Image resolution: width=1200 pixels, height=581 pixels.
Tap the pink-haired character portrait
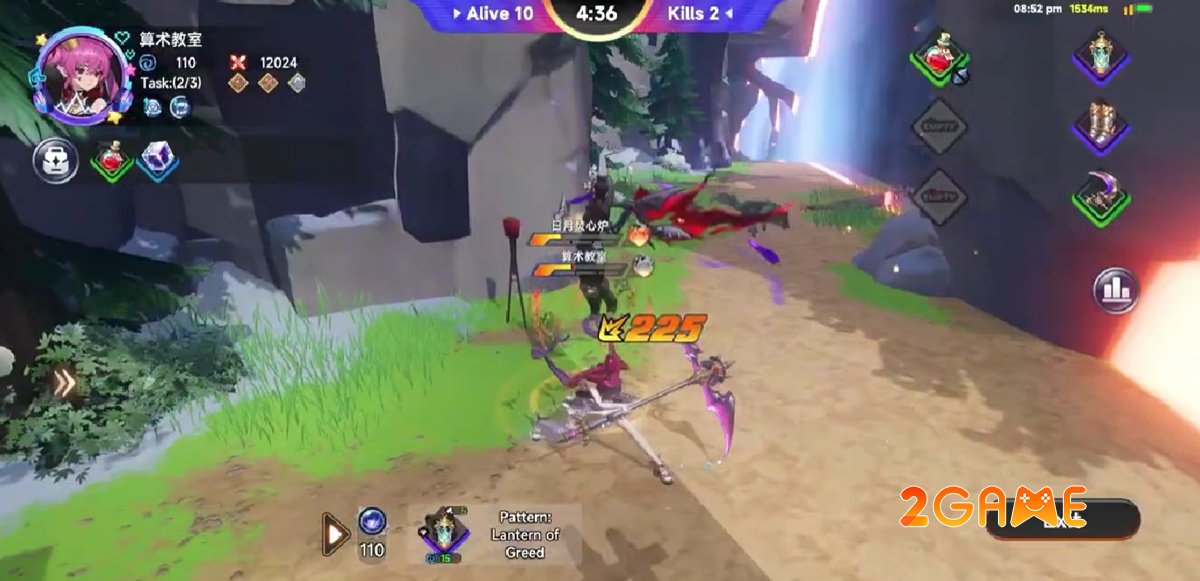point(84,75)
